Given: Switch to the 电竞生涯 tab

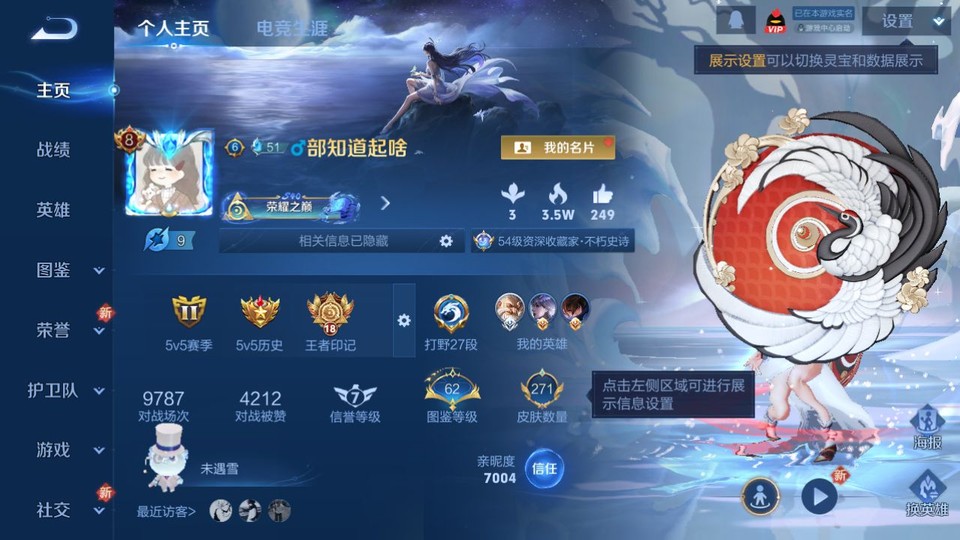Looking at the screenshot, I should (292, 28).
